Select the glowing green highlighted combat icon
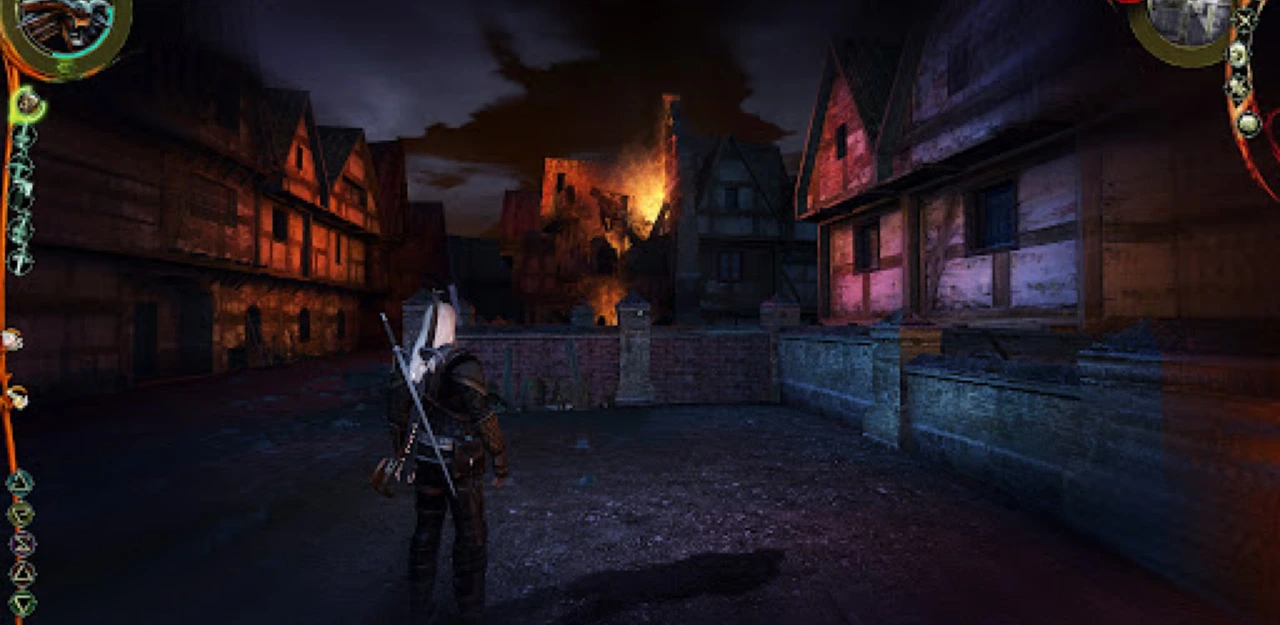This screenshot has height=625, width=1280. click(x=27, y=101)
